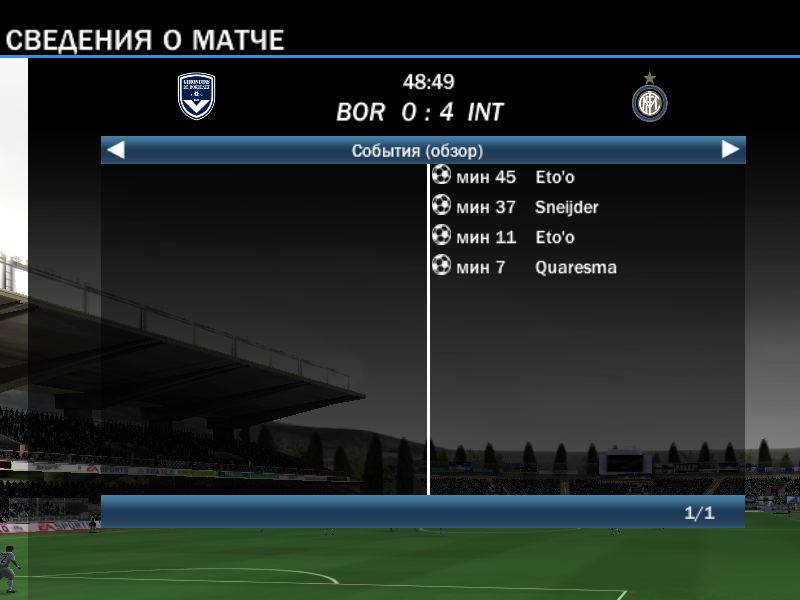Select the minute 7 Quaresma goal entry
800x600 pixels.
click(x=525, y=267)
